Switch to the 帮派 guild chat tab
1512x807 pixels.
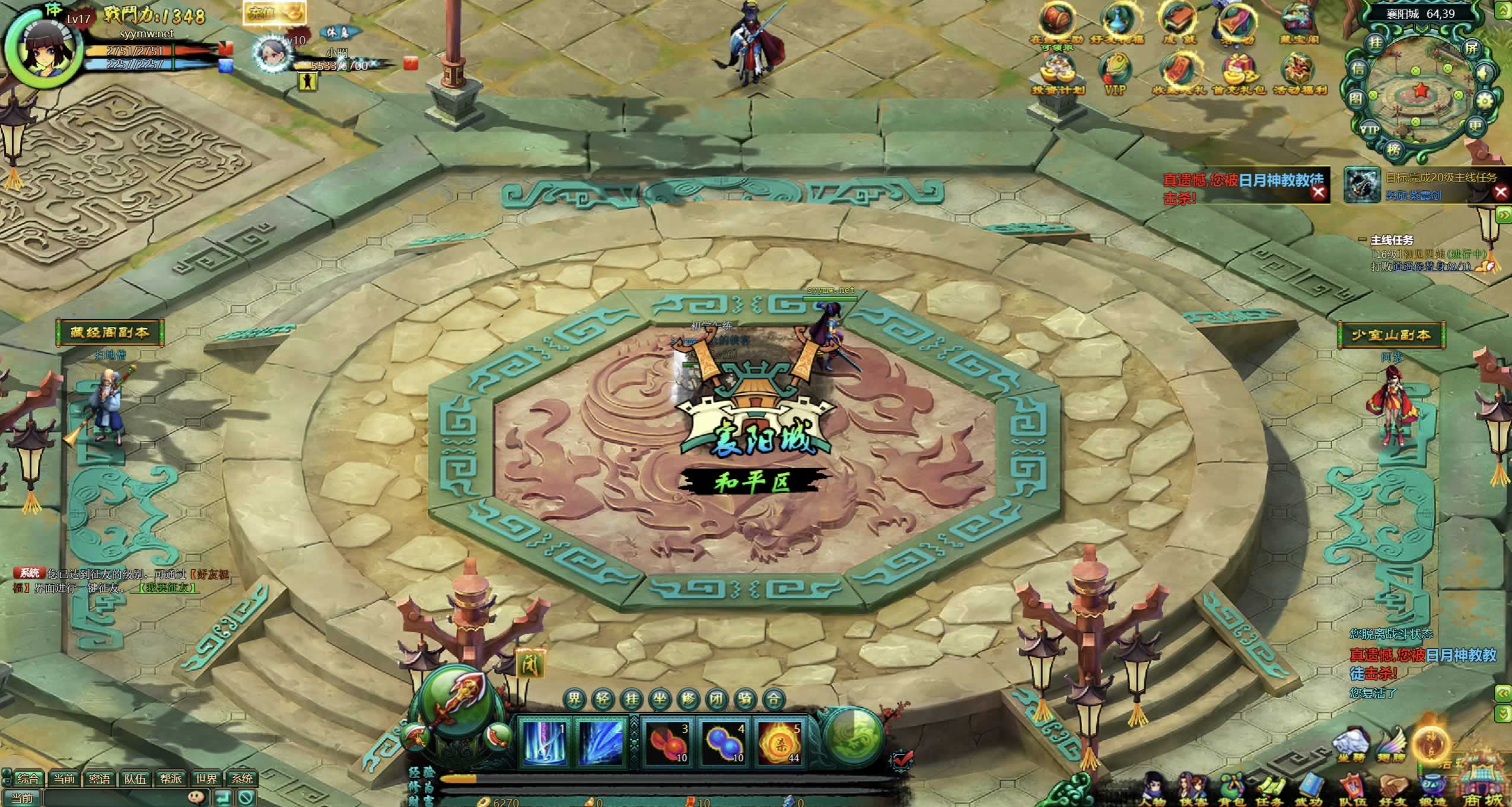pyautogui.click(x=171, y=778)
